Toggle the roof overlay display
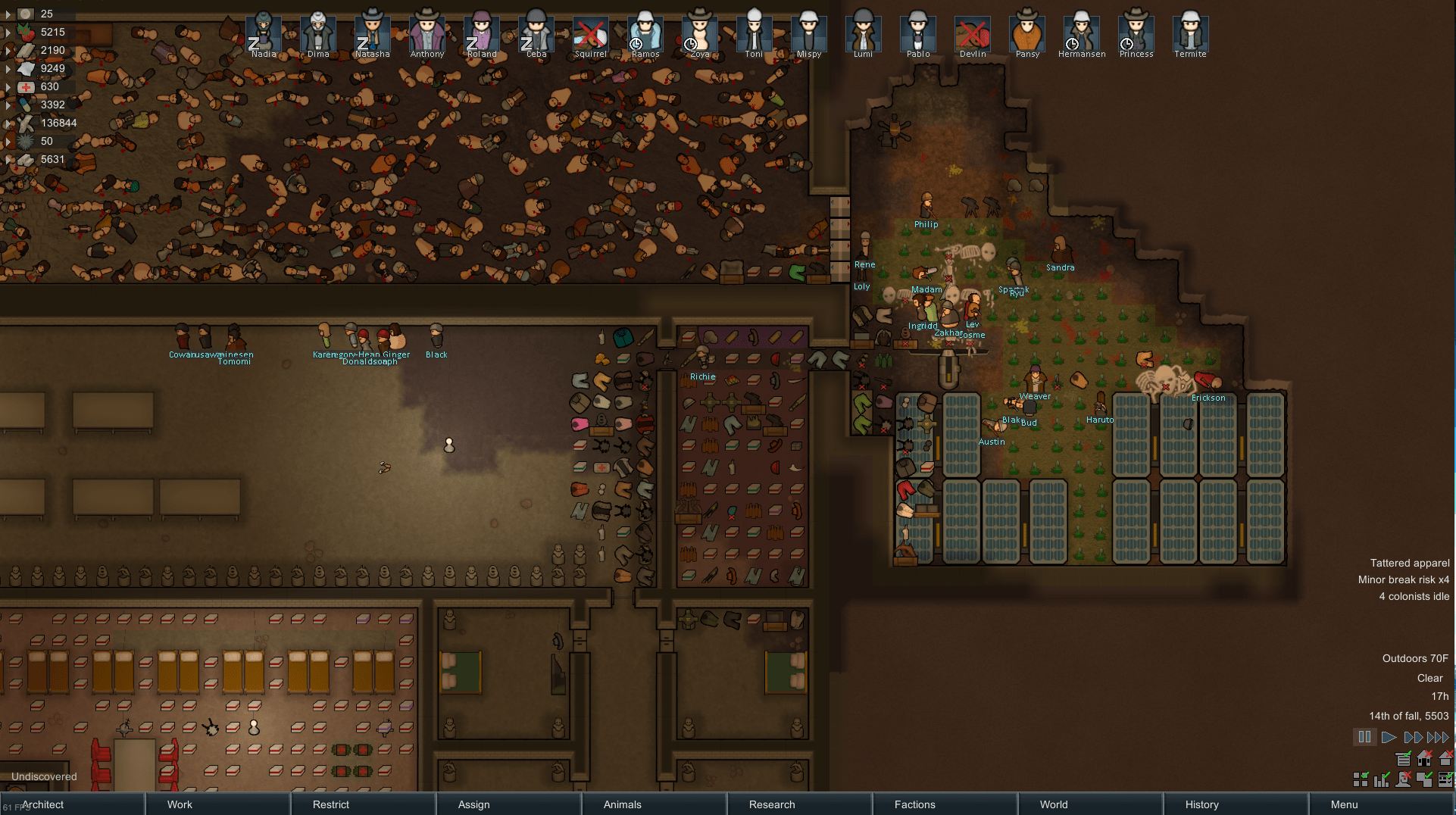The width and height of the screenshot is (1456, 815). point(1445,759)
